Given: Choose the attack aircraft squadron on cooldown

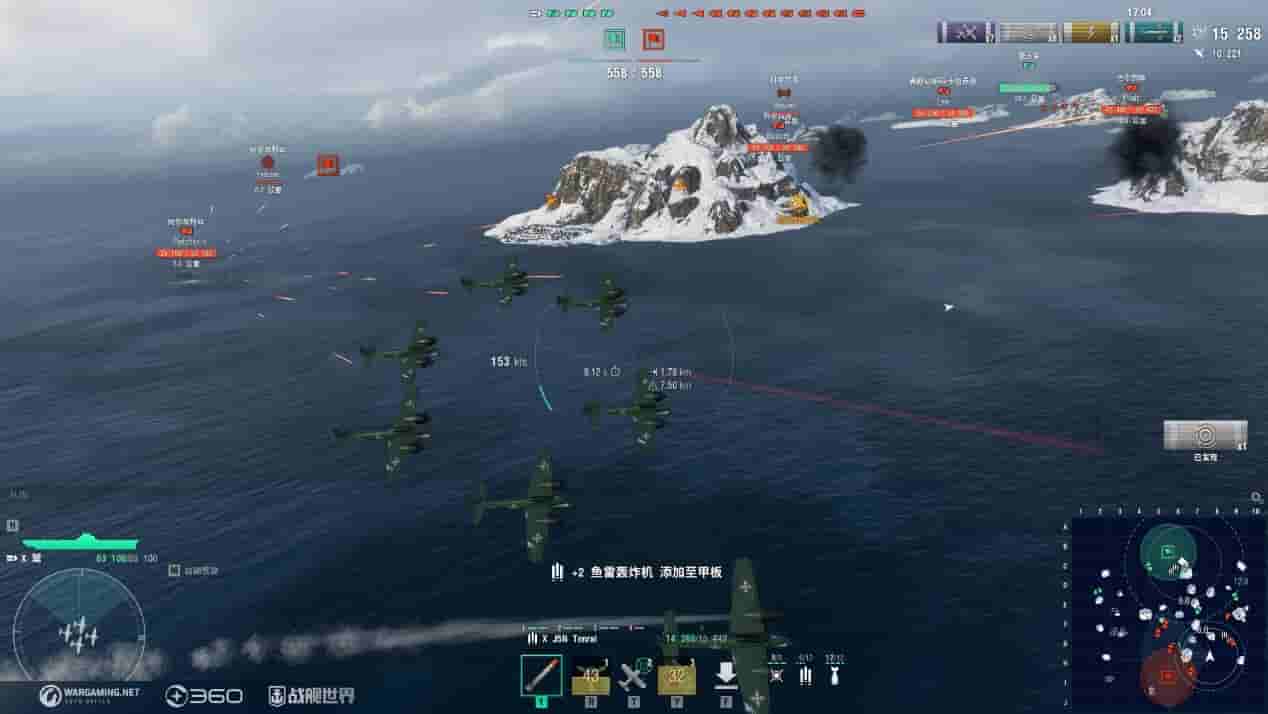Looking at the screenshot, I should pyautogui.click(x=591, y=677).
